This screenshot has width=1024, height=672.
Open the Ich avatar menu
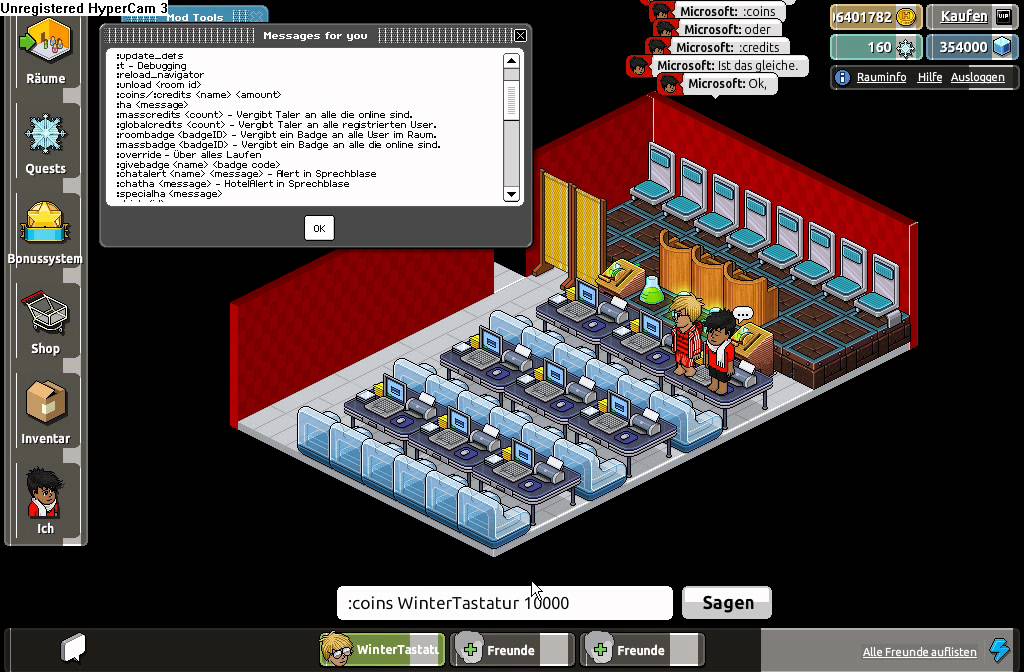45,500
